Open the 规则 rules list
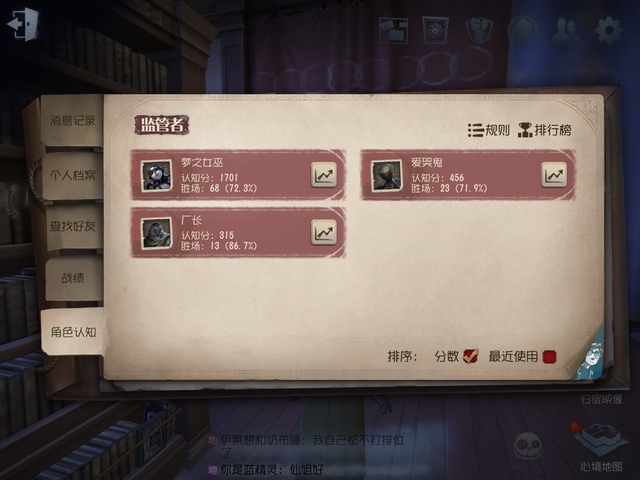The image size is (640, 480). point(489,130)
